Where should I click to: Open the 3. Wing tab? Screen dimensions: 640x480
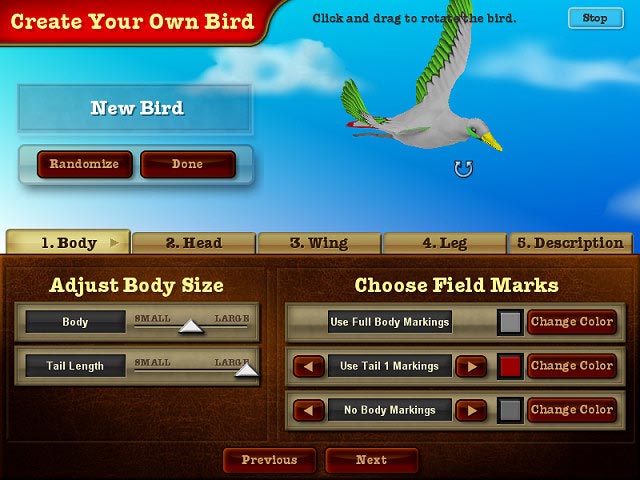[319, 243]
